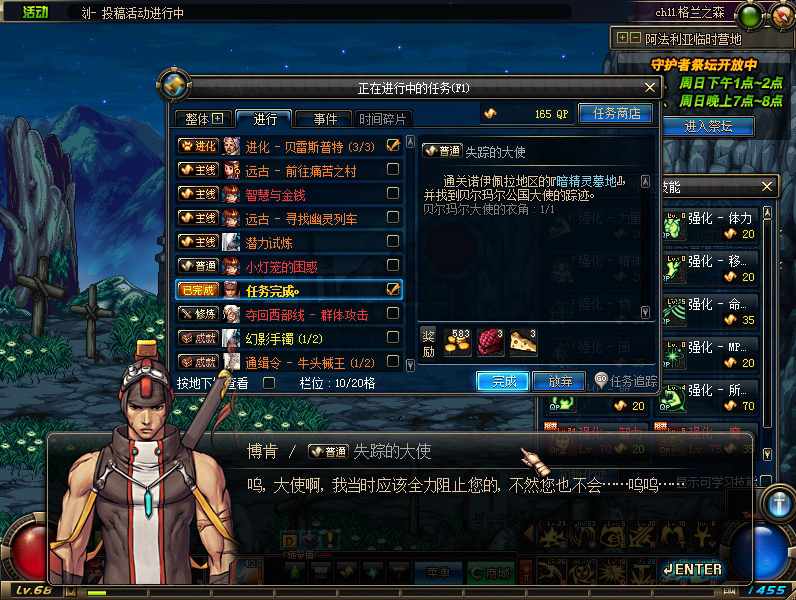Select the 幻影手镯 achievement quest
This screenshot has width=796, height=600.
coord(281,338)
